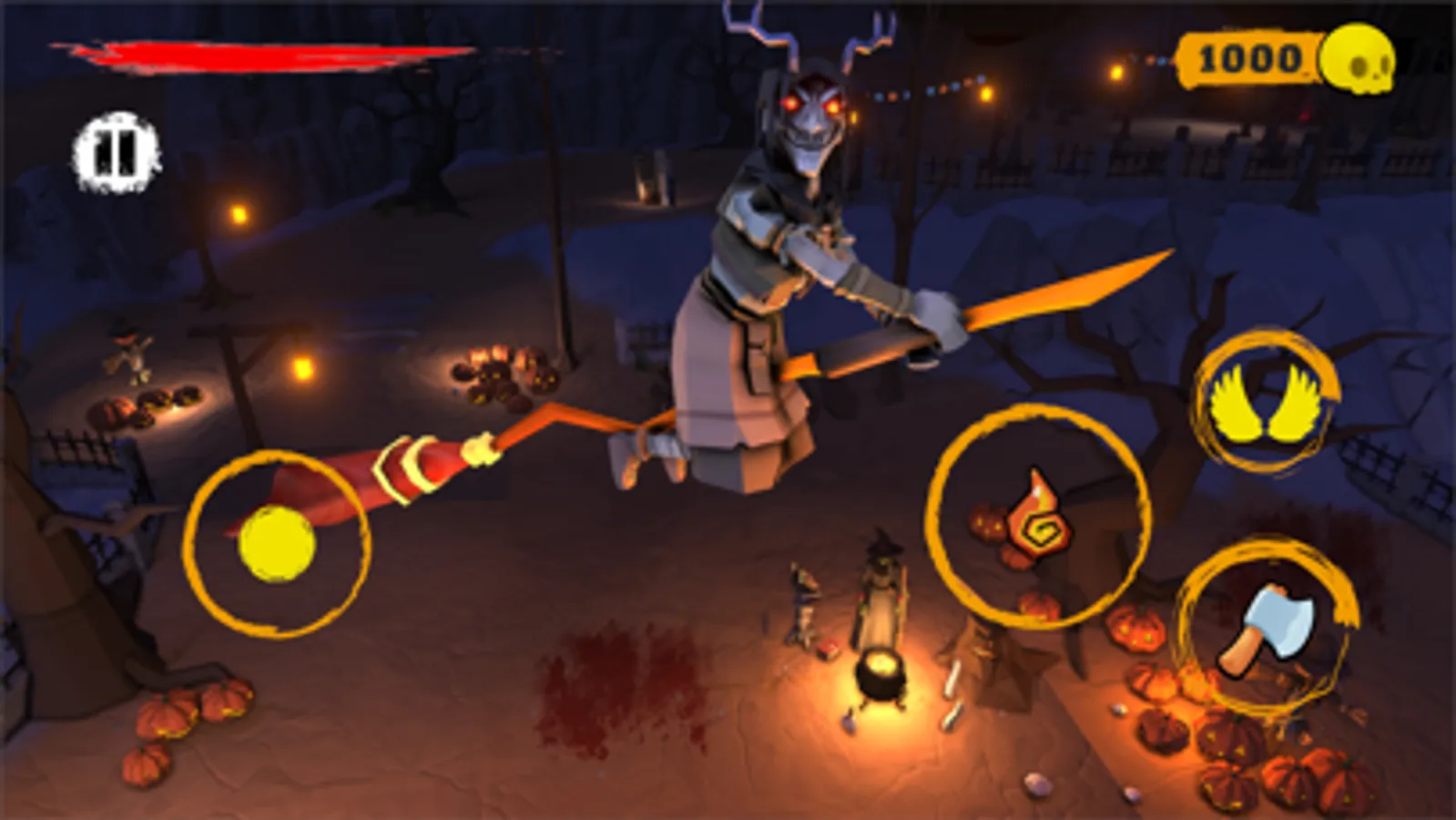Select the small witch standing by the cauldron

click(x=881, y=592)
